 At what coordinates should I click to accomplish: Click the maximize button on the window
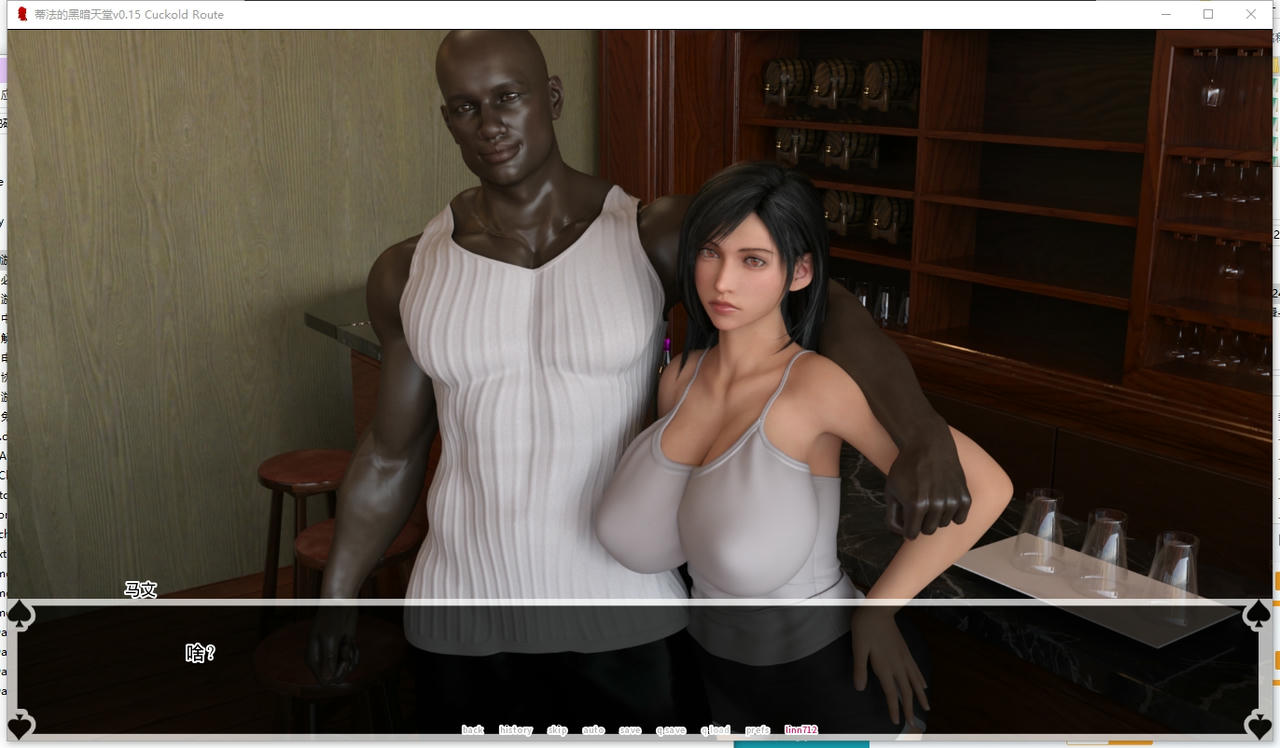(1207, 14)
